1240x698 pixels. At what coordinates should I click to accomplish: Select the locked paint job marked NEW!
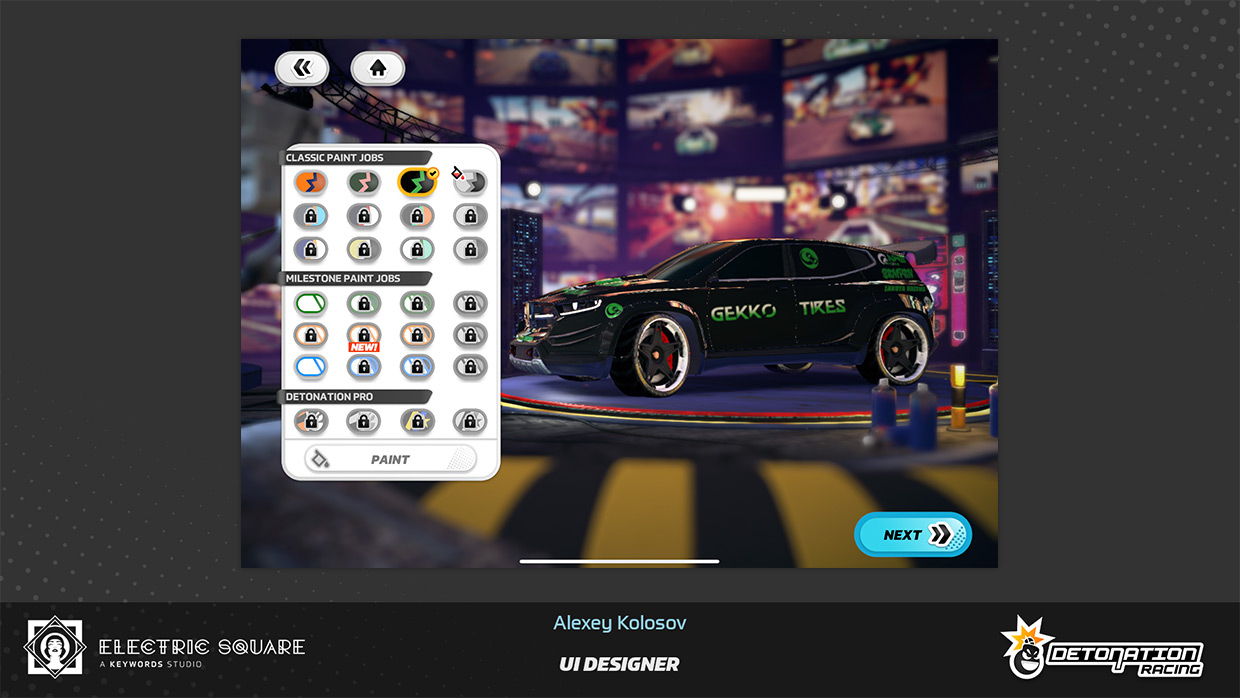(x=364, y=335)
